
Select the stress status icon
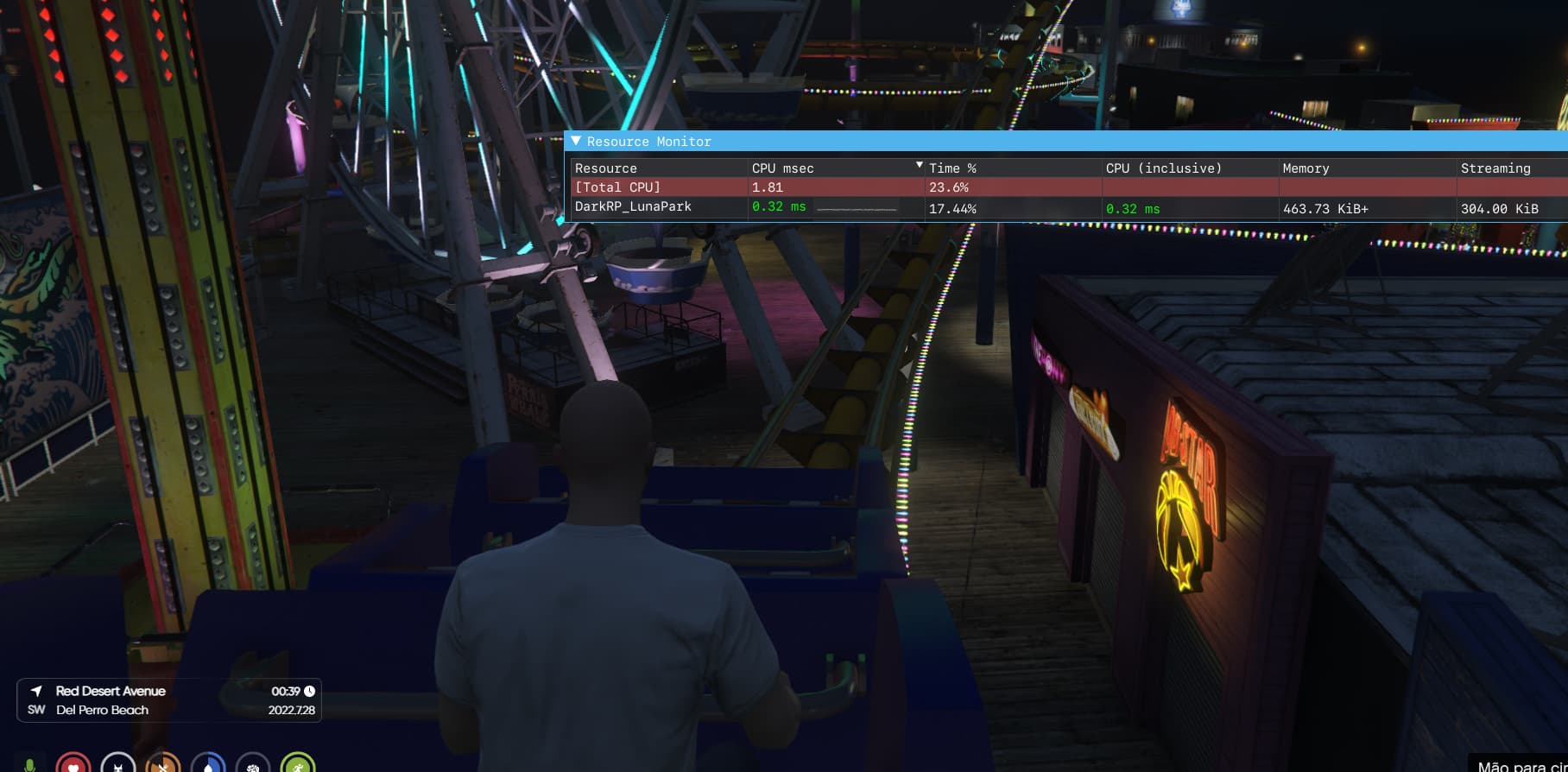coord(254,763)
